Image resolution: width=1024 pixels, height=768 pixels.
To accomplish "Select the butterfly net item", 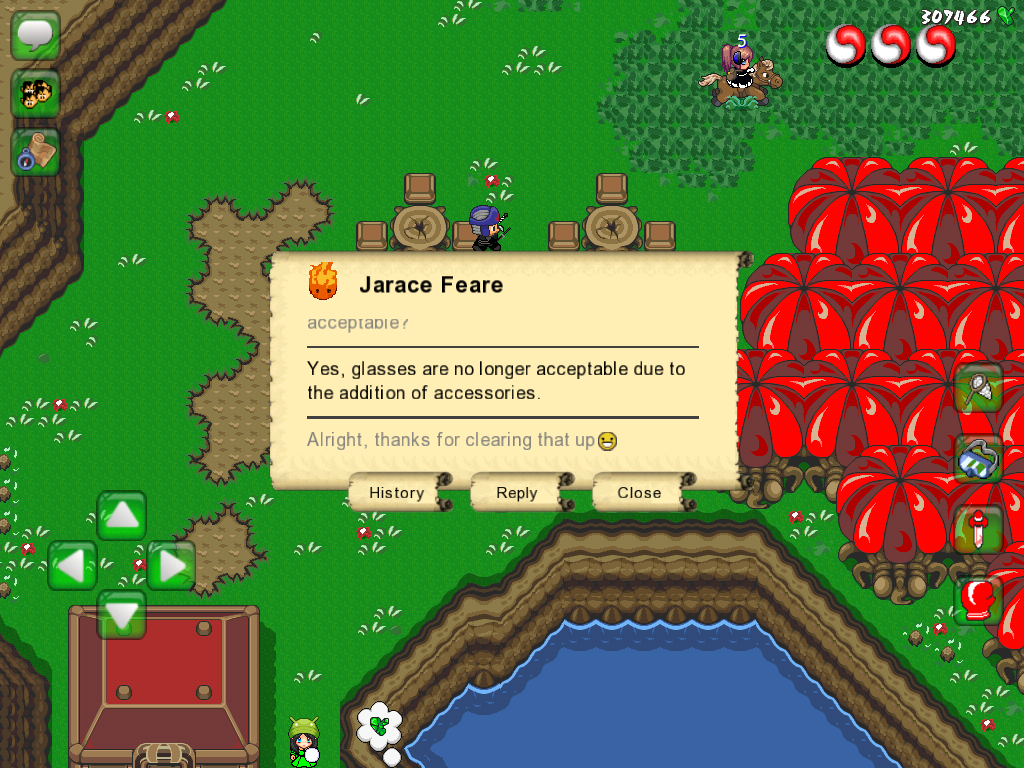I will pos(978,388).
